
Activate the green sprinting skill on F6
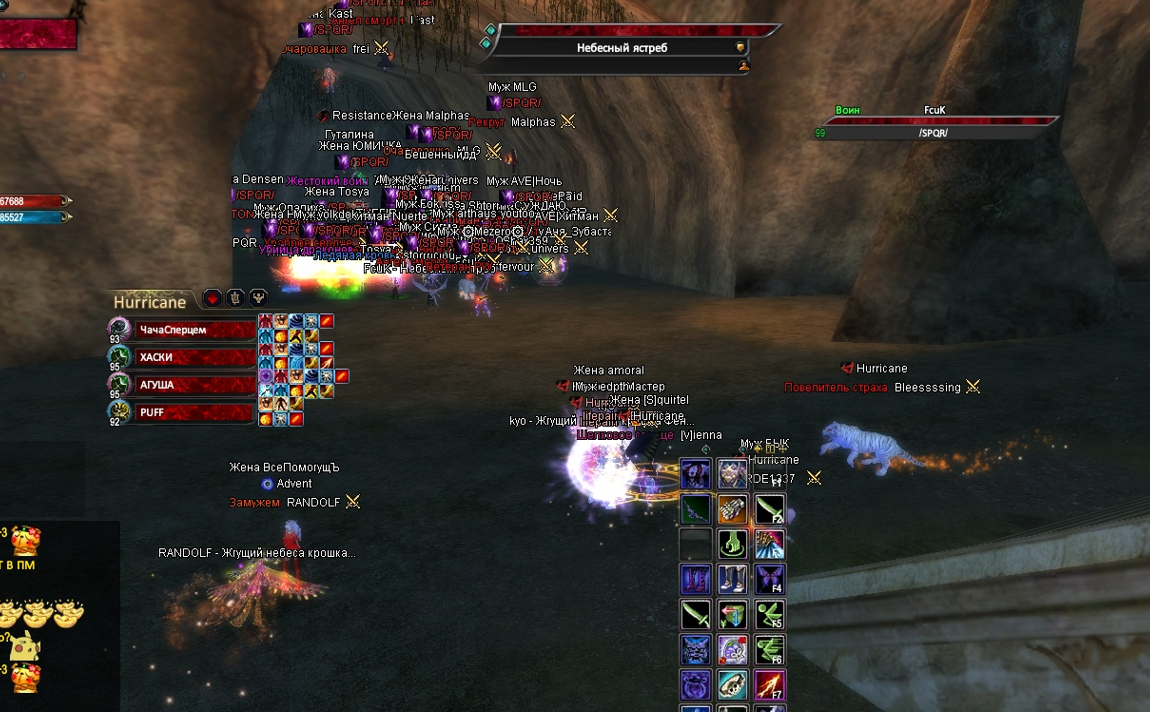769,649
